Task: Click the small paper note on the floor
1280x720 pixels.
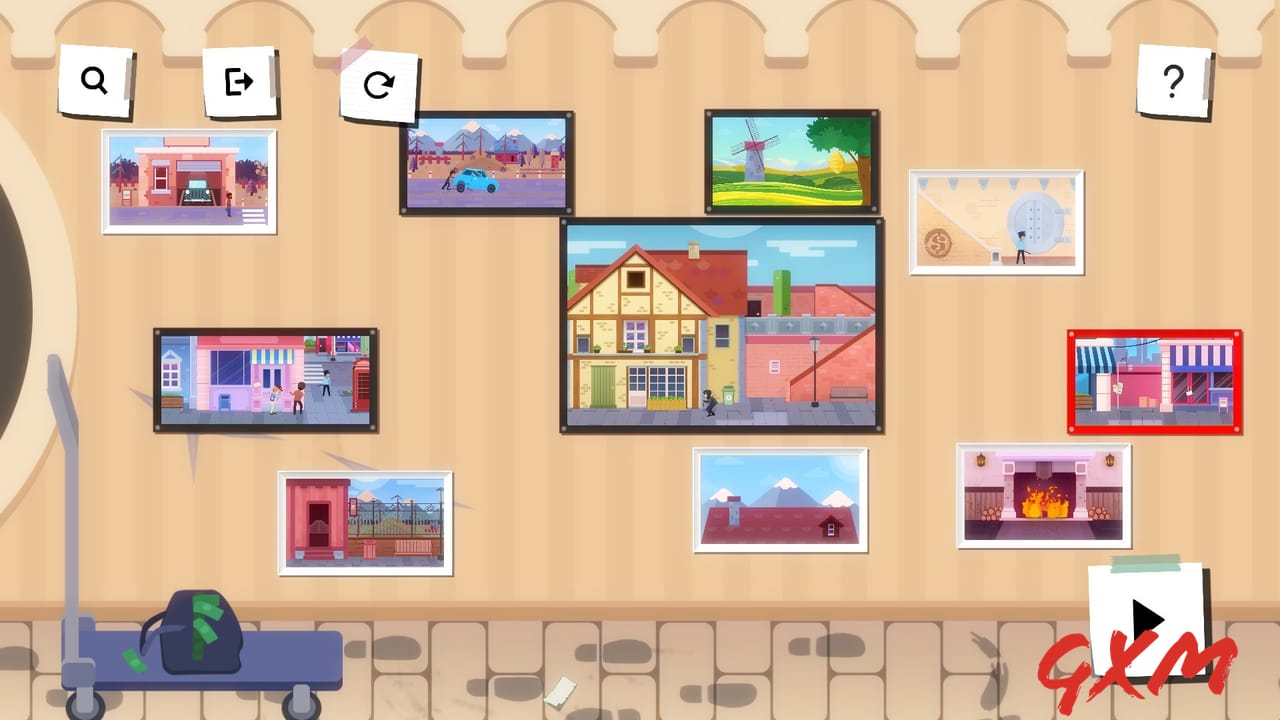Action: pyautogui.click(x=559, y=689)
